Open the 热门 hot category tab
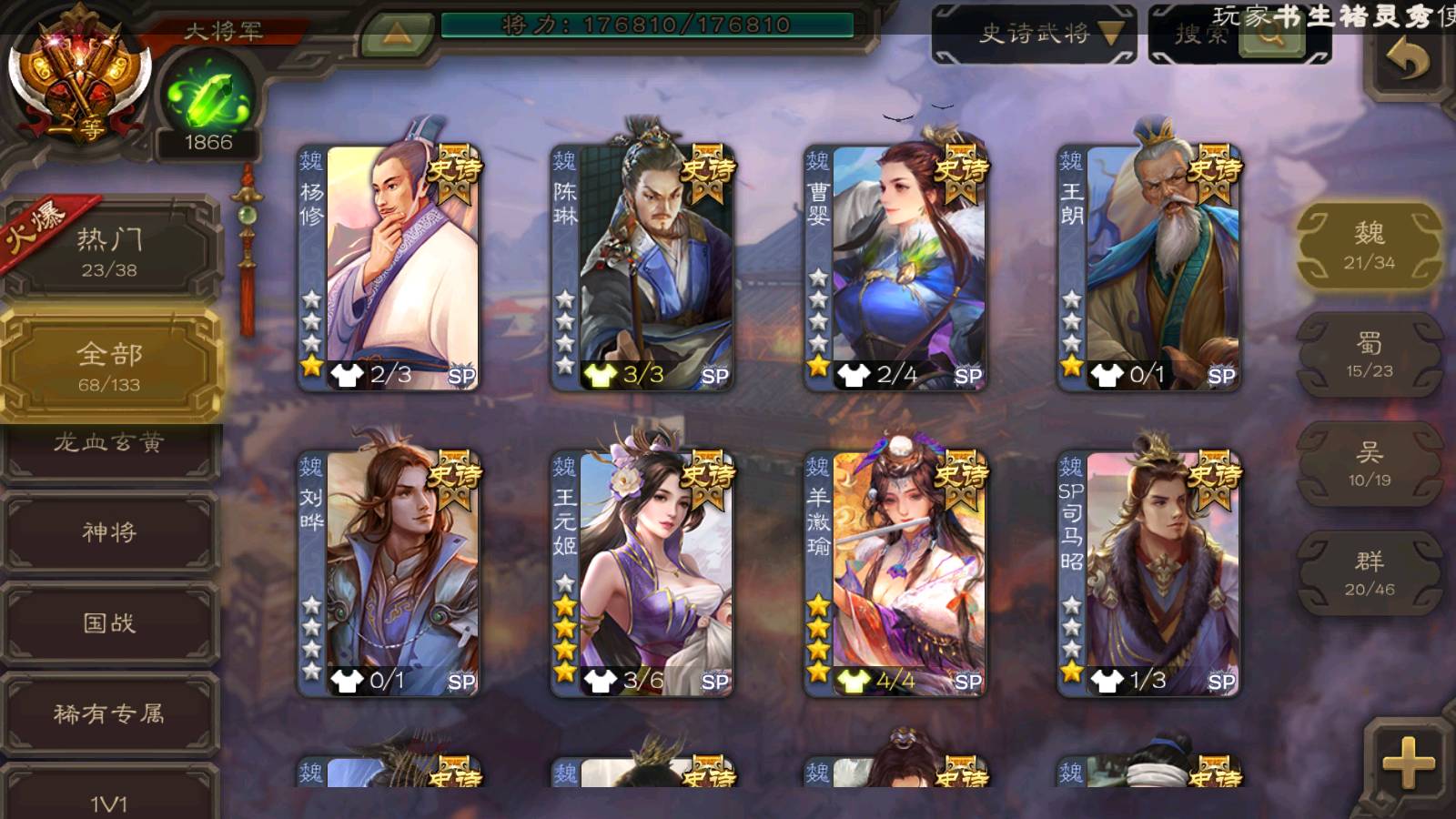This screenshot has width=1456, height=819. coord(109,252)
